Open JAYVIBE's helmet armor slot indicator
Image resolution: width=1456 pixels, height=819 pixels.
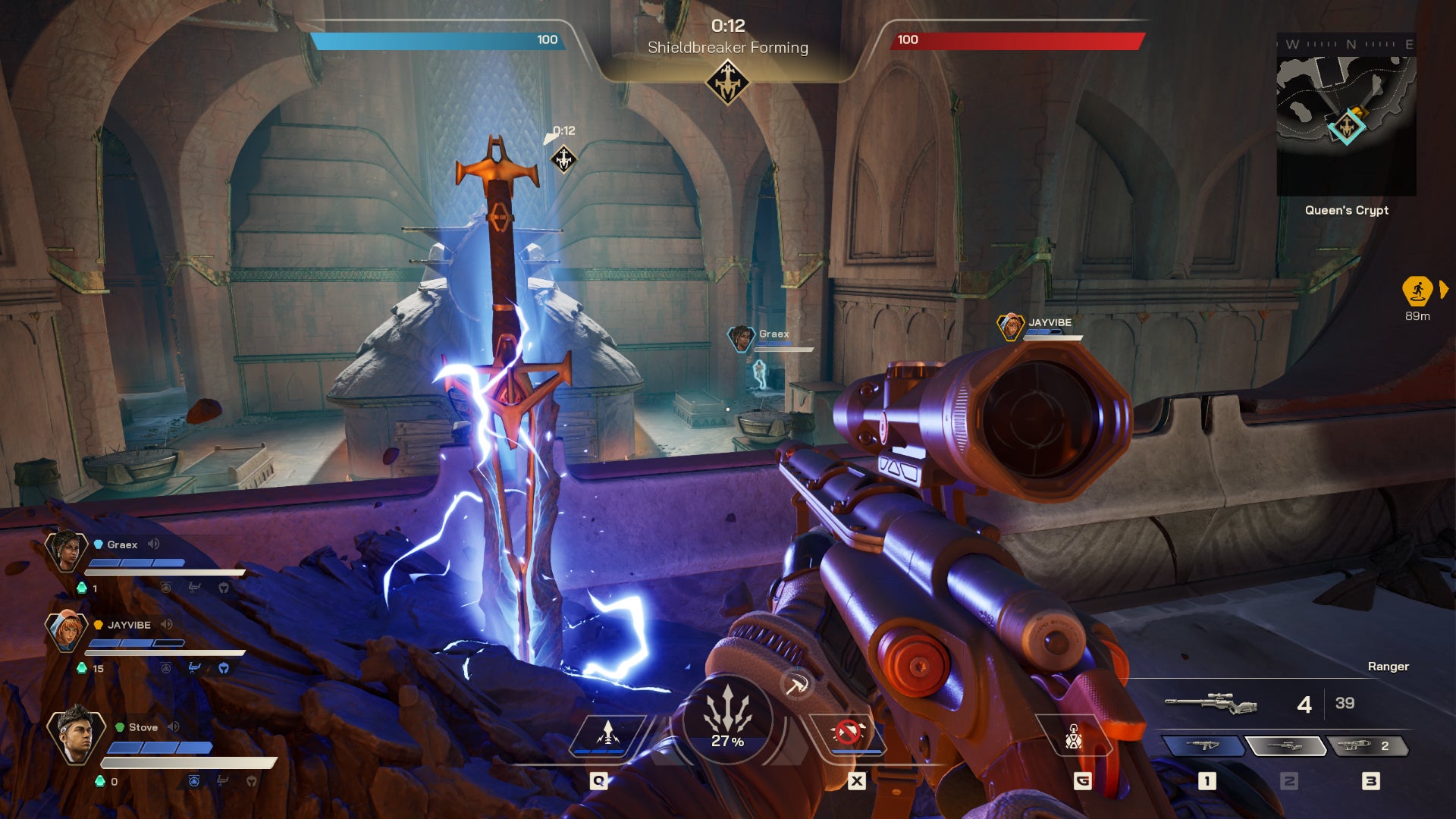point(224,668)
